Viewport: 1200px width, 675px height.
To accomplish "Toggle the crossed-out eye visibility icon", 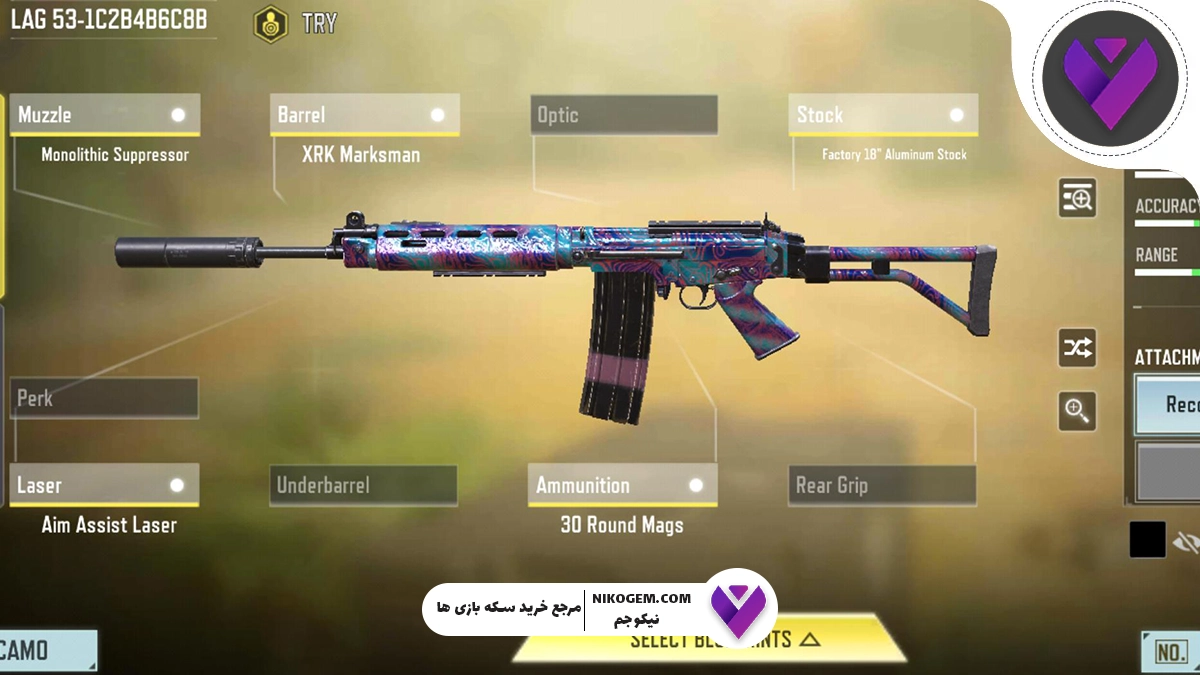I will pos(1186,541).
